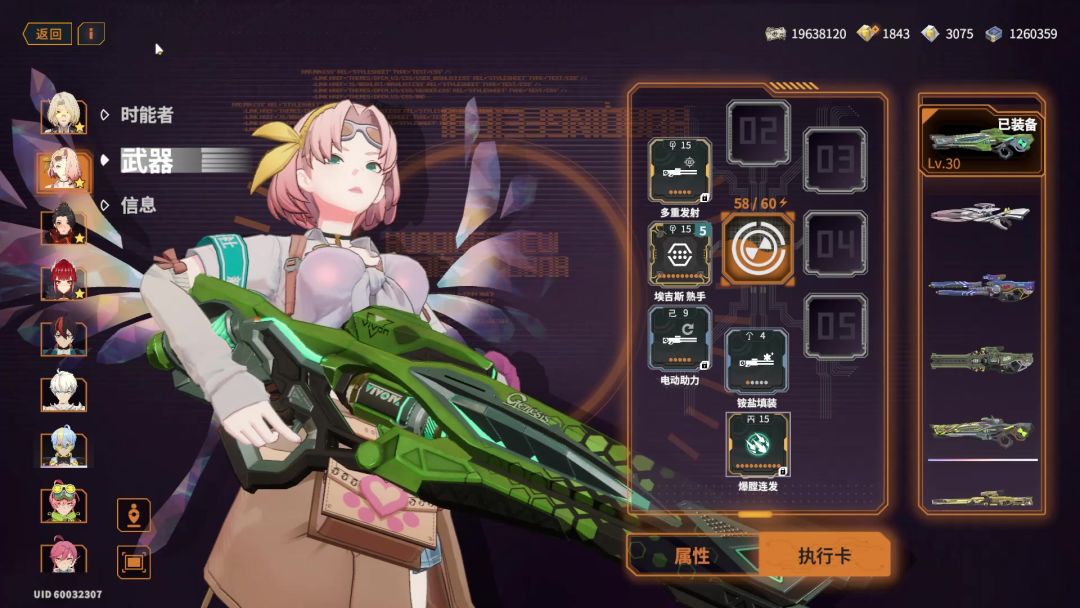Pick the green-haired character with yellow goggles
Viewport: 1080px width, 608px height.
click(x=63, y=502)
